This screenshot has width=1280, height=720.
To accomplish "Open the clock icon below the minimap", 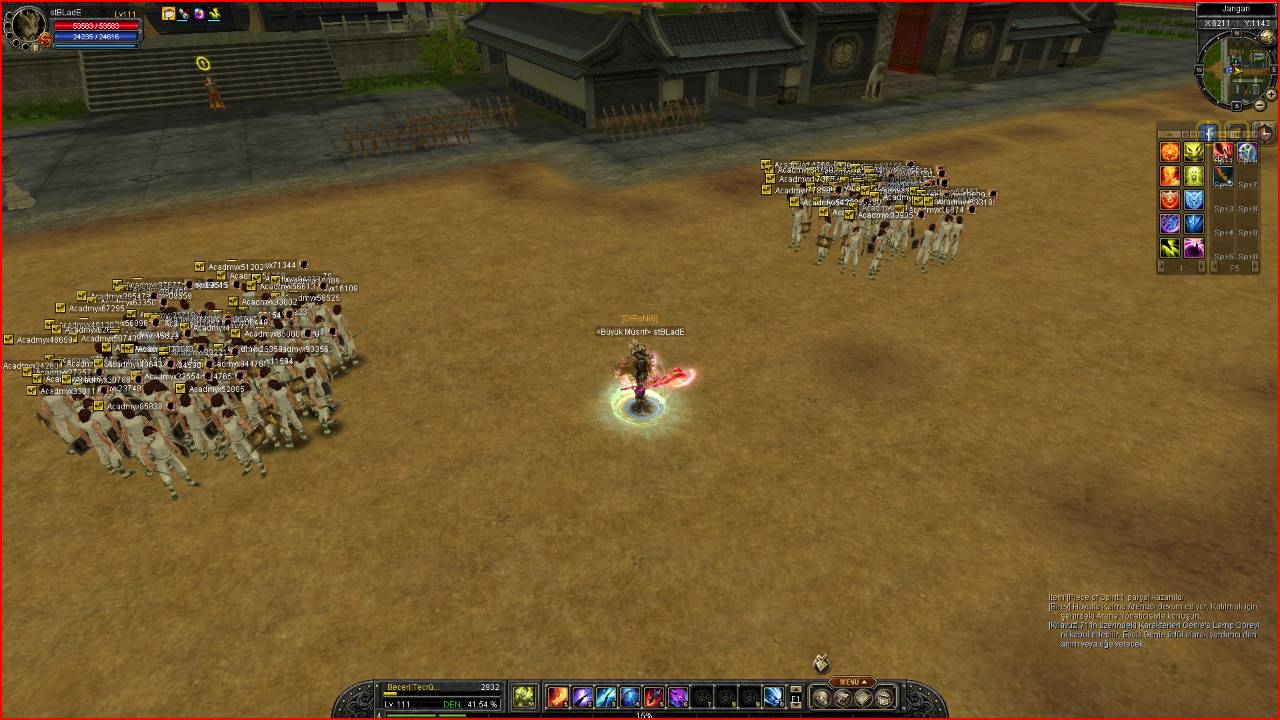I will (1265, 132).
